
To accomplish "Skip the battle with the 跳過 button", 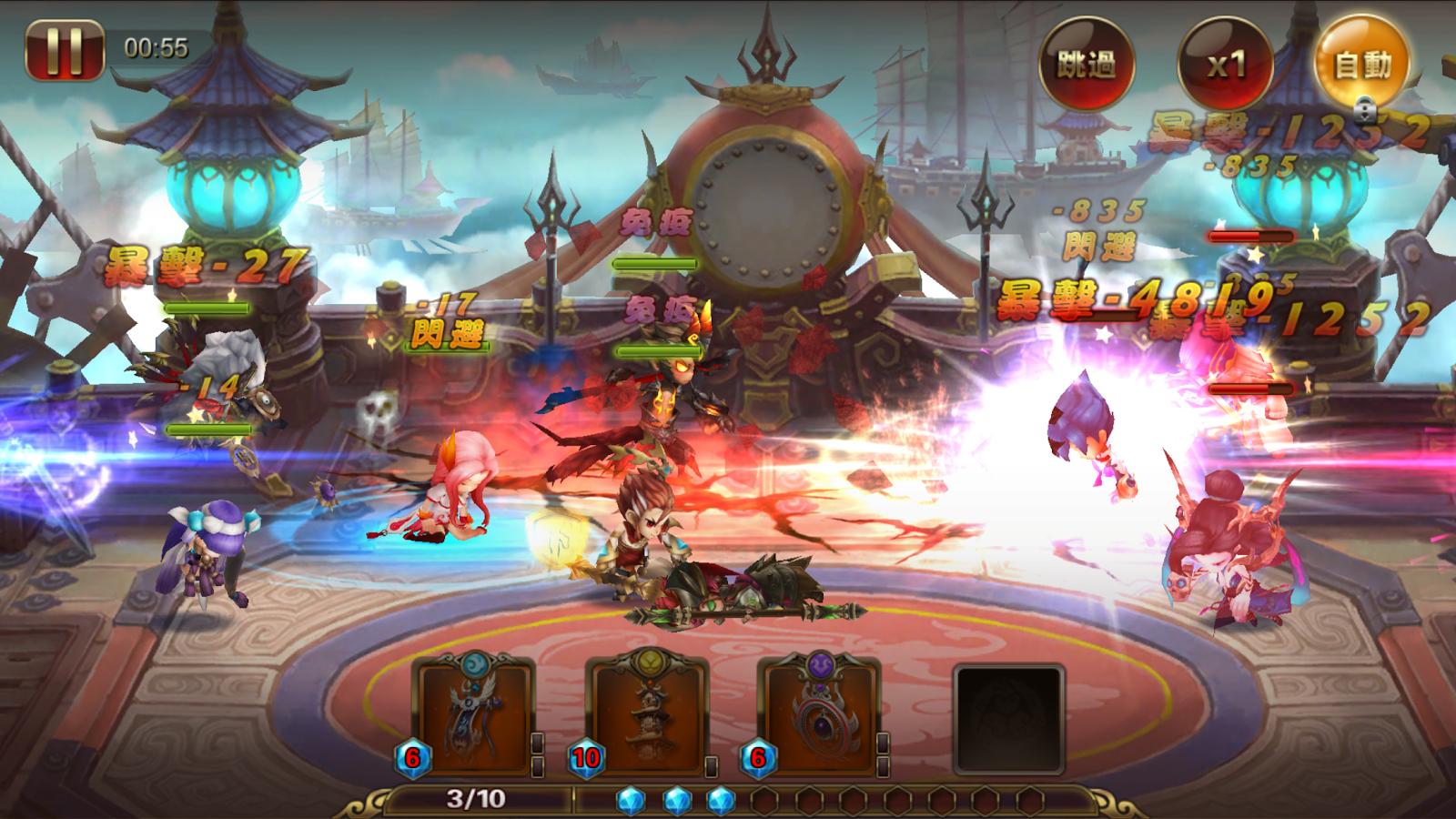I will pos(1086,63).
